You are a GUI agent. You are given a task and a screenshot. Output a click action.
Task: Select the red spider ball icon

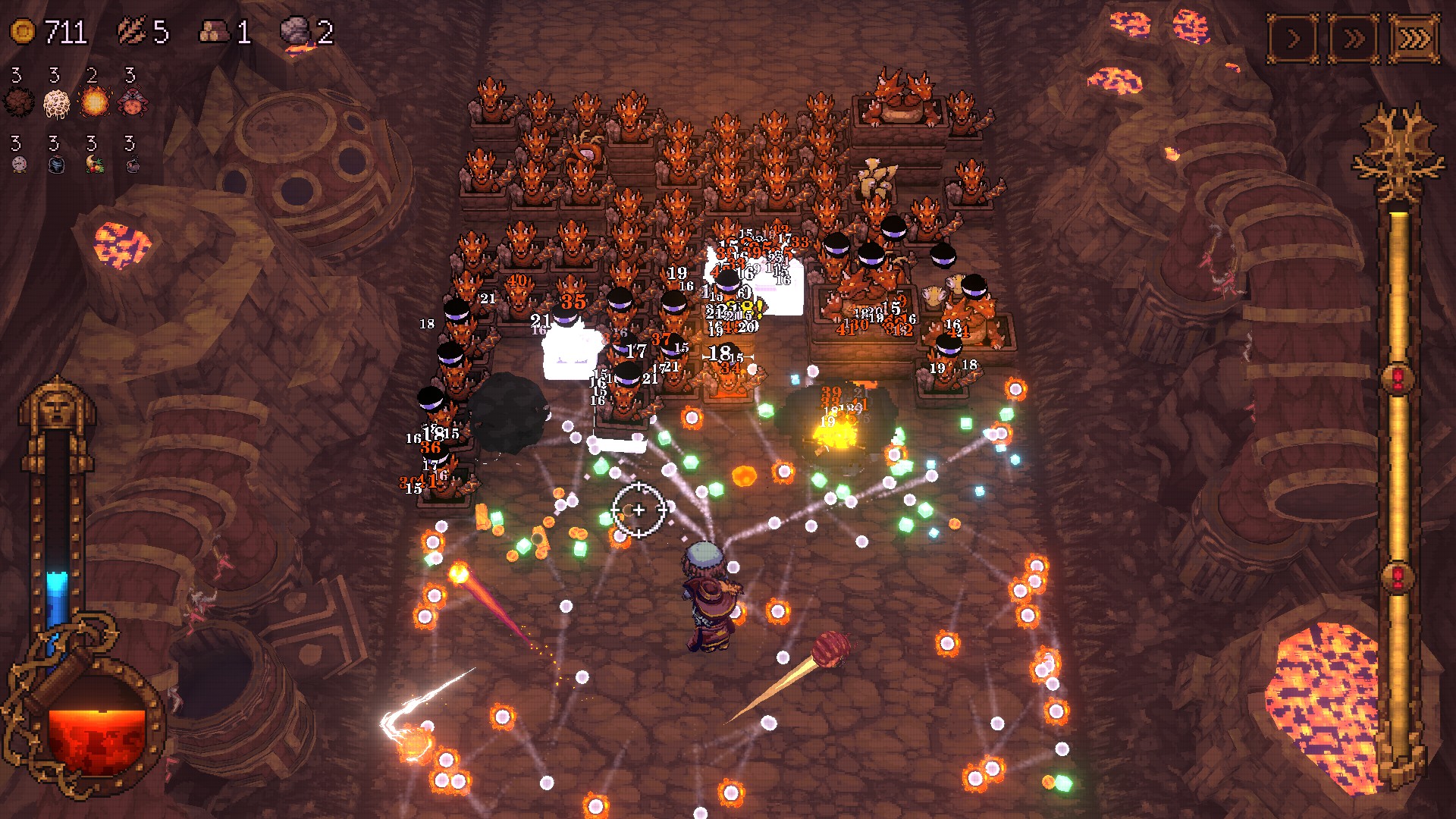pos(133,102)
